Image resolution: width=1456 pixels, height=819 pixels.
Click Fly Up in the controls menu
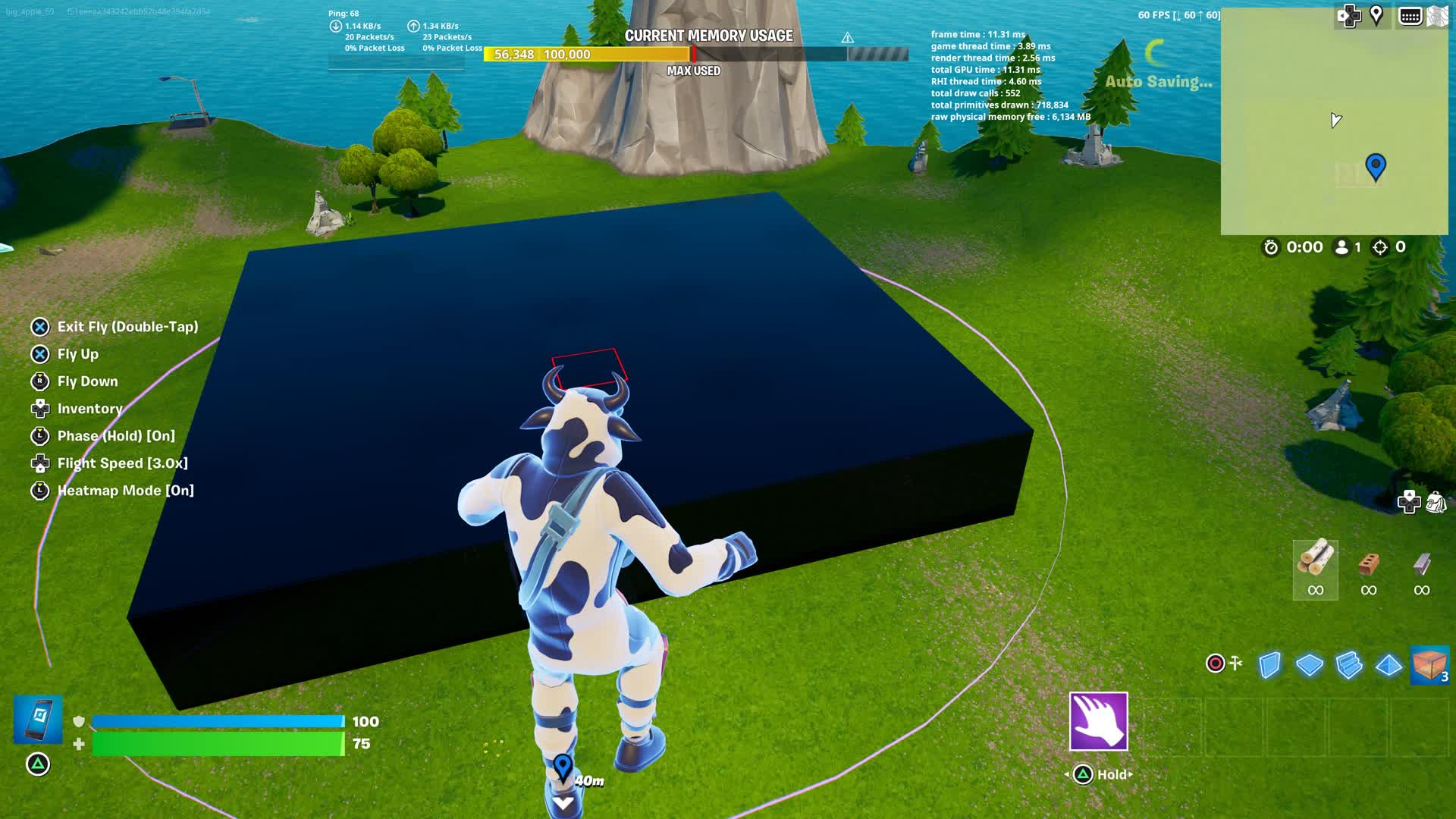pos(80,354)
